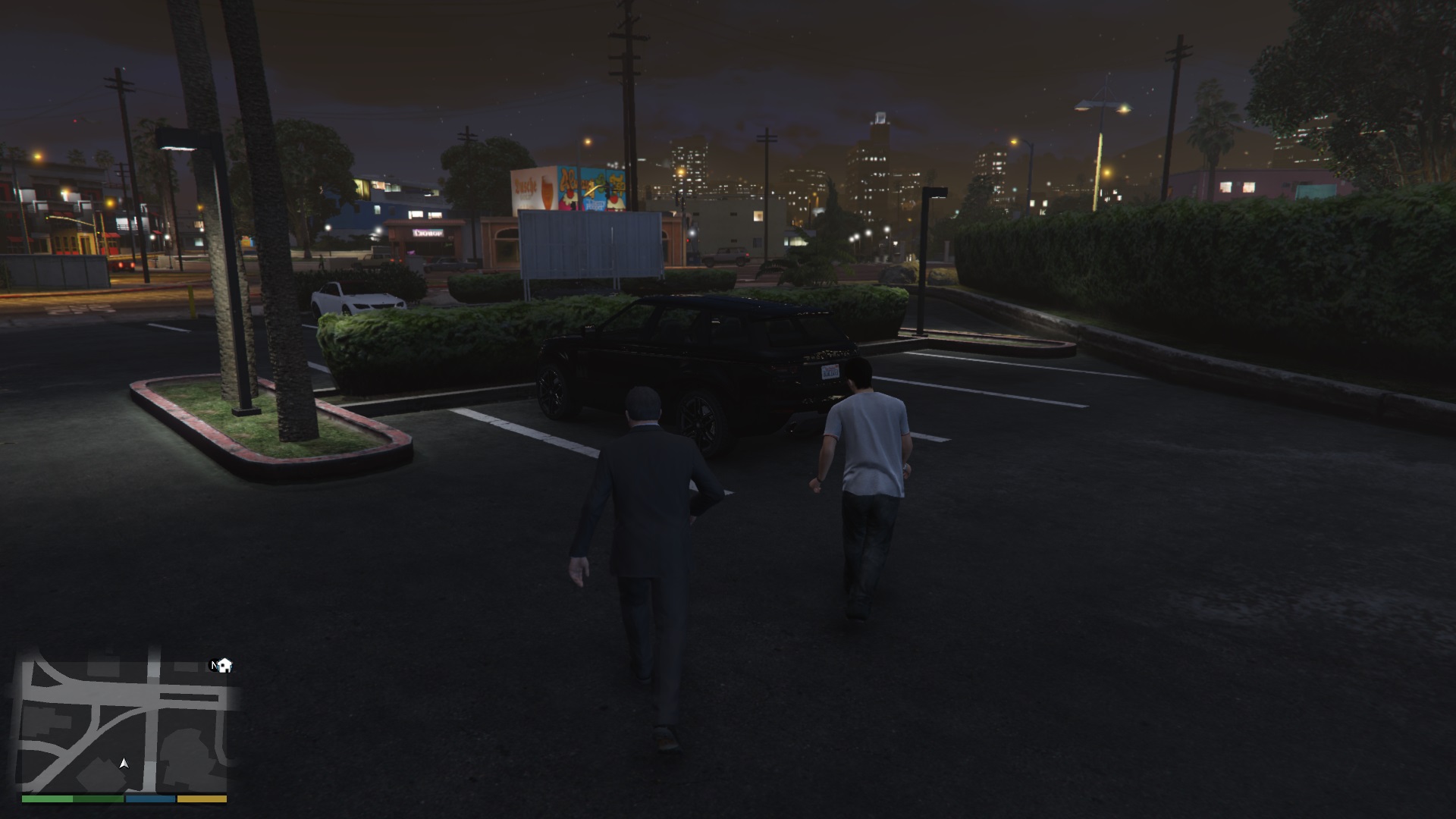This screenshot has width=1456, height=819.
Task: Click the strawberry graphic on the blue ad panel
Action: [570, 196]
